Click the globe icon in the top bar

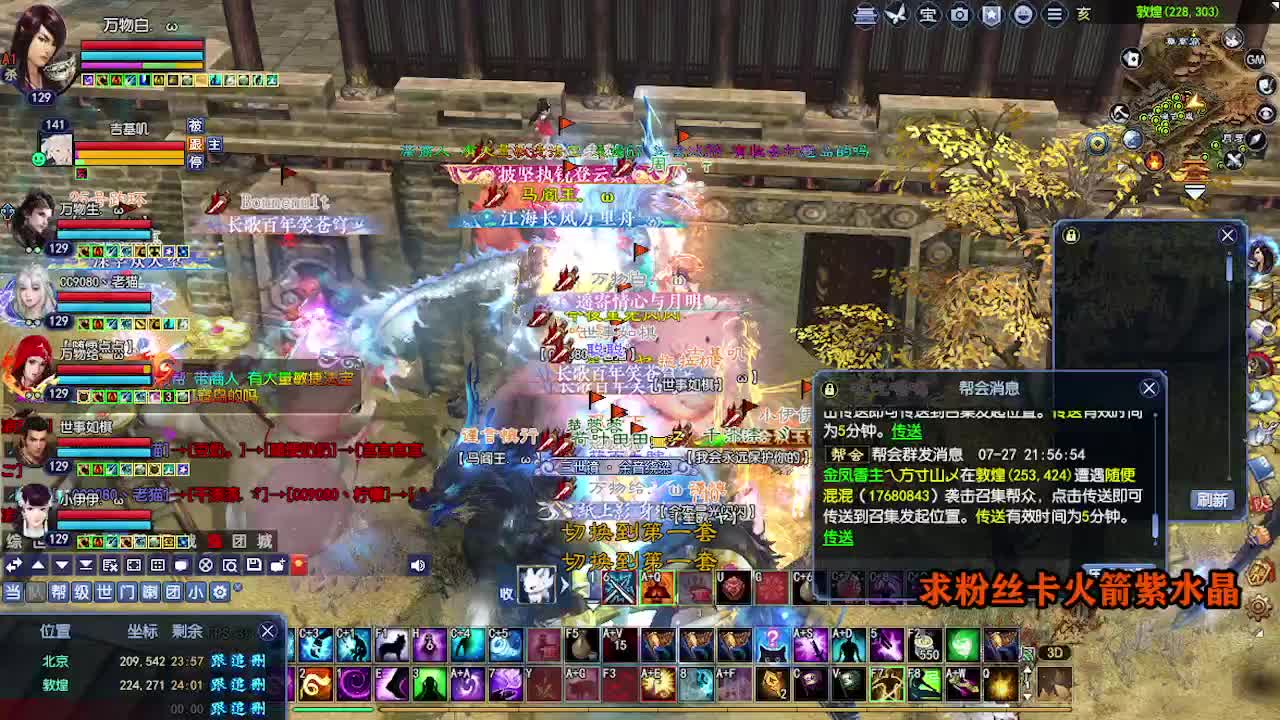point(1025,15)
